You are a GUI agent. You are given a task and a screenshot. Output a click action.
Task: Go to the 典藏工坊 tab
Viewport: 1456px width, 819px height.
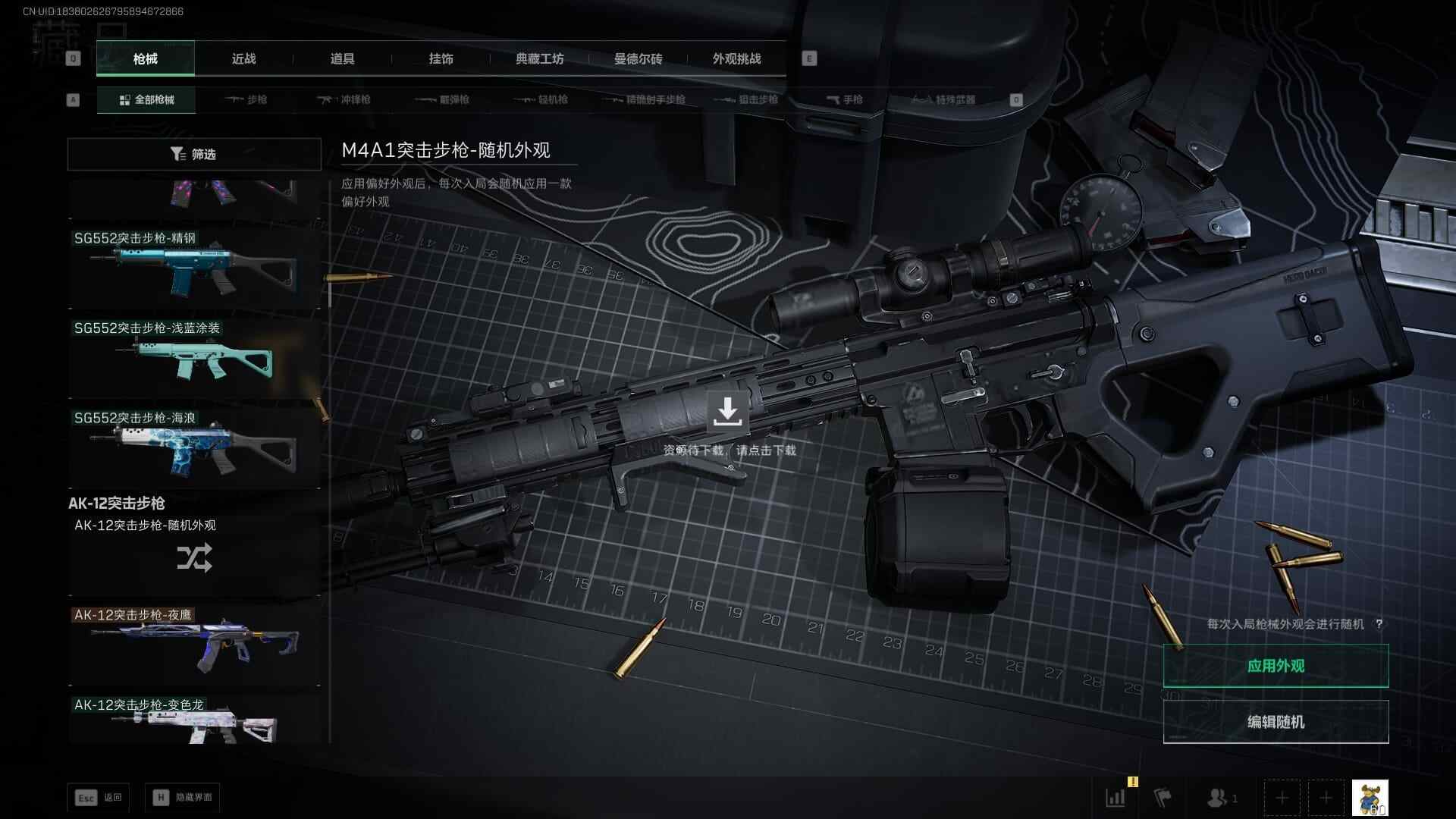point(539,58)
